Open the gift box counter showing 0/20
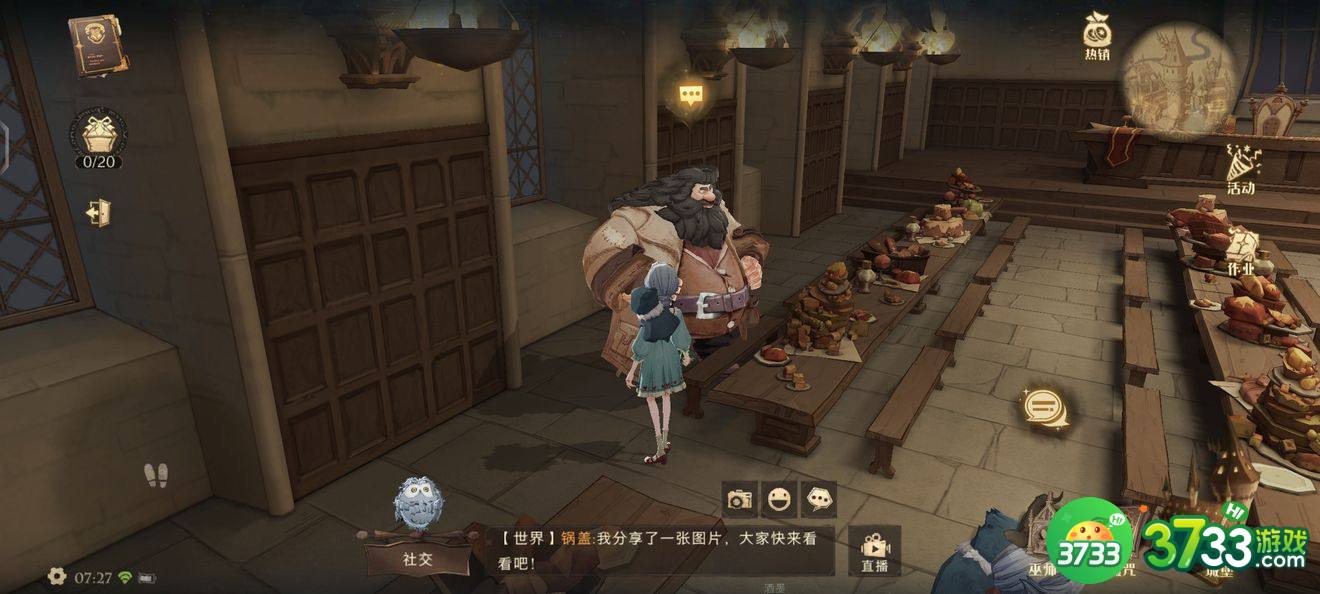The image size is (1320, 594). pos(97,137)
